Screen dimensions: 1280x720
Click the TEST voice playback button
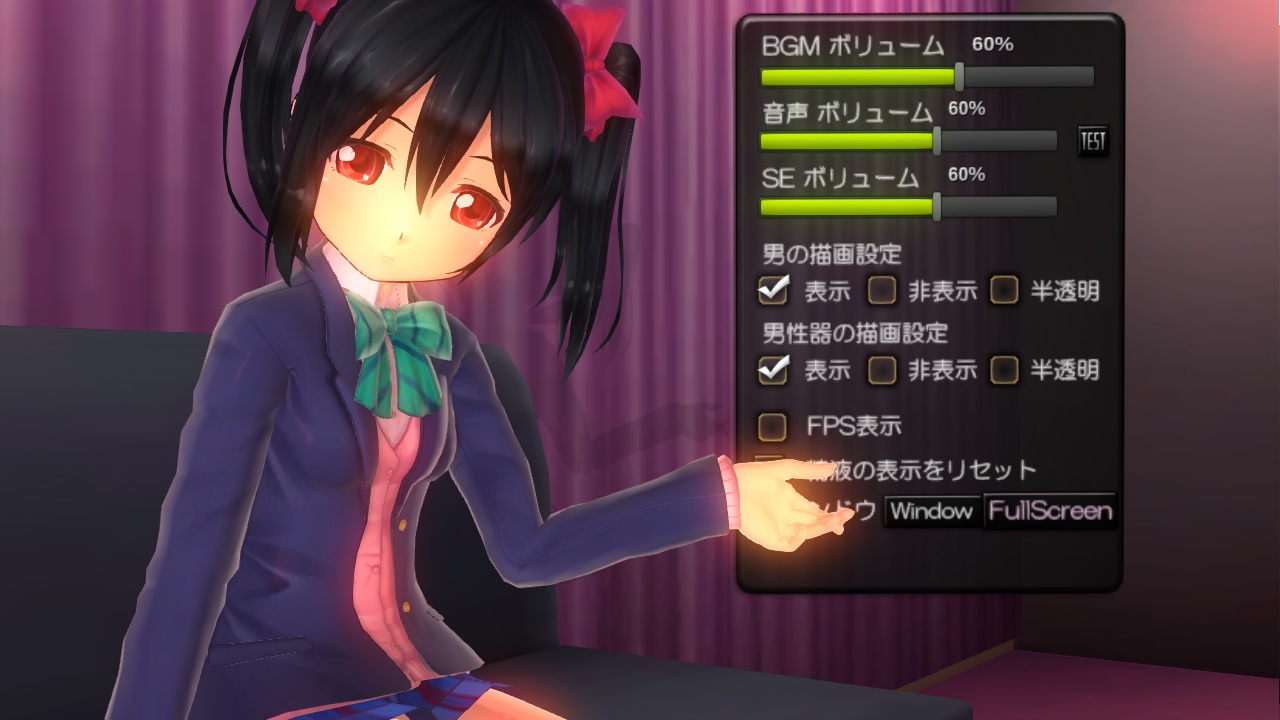point(1091,141)
